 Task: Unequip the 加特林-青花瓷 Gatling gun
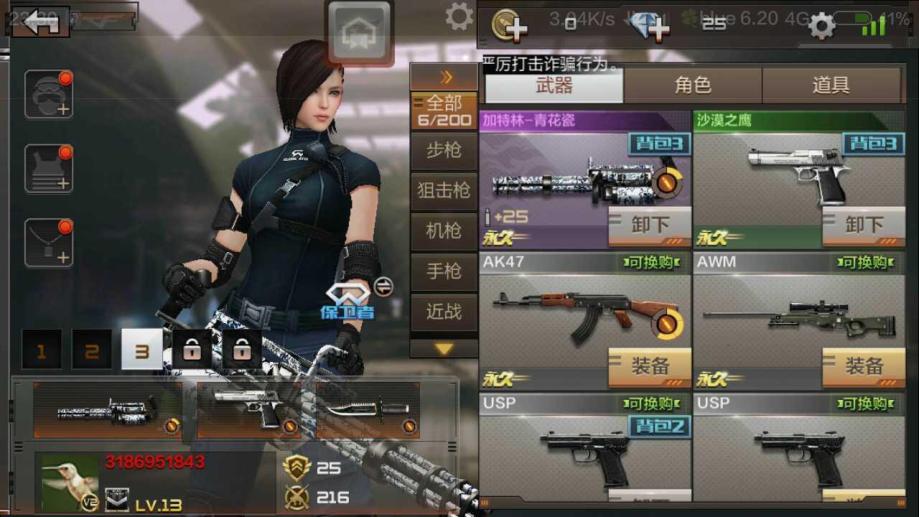650,225
